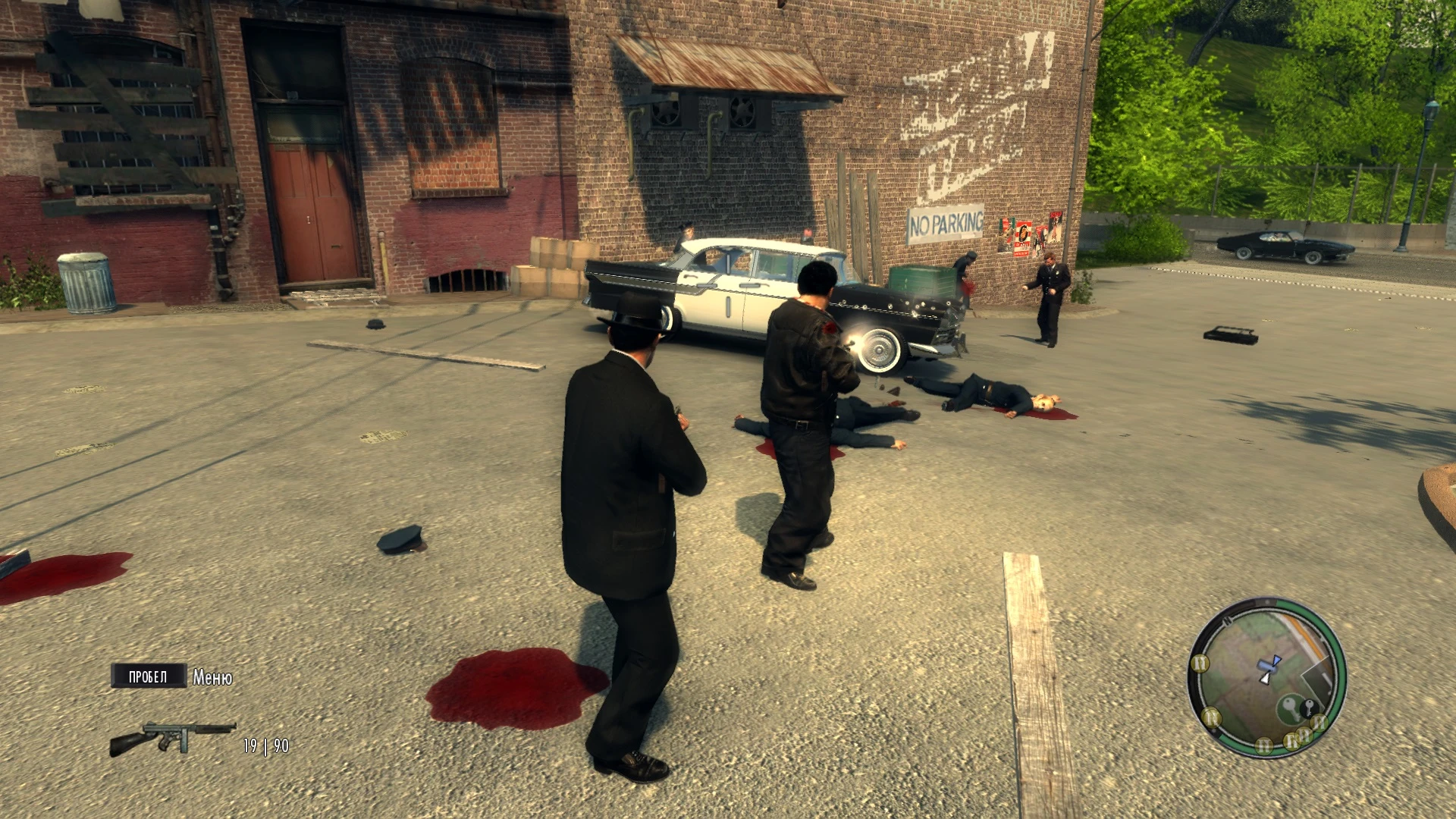Click the black key icon beside the green marker
The height and width of the screenshot is (819, 1456).
coord(1310,708)
